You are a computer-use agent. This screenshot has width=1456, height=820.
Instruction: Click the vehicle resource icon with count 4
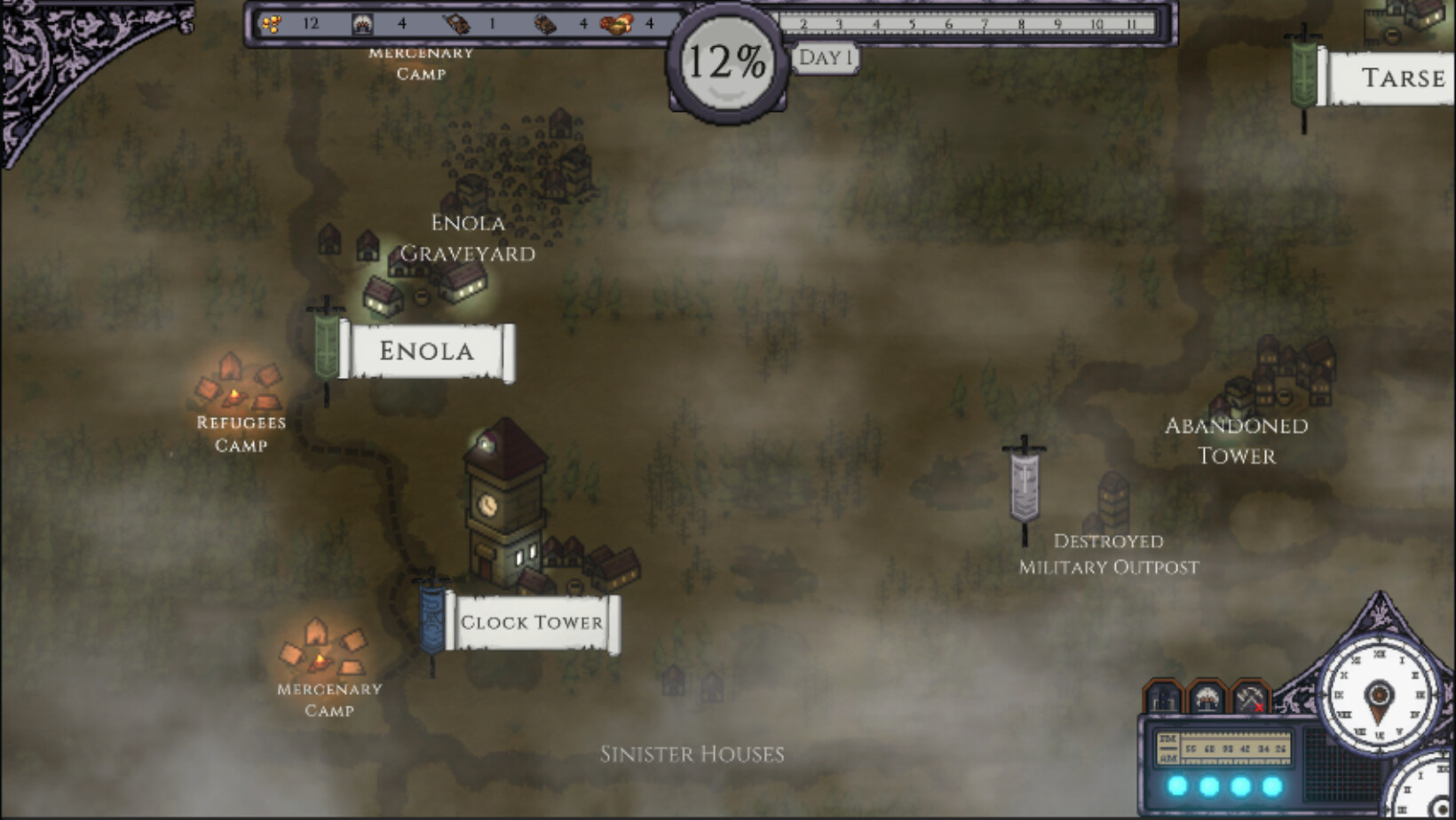(x=546, y=24)
